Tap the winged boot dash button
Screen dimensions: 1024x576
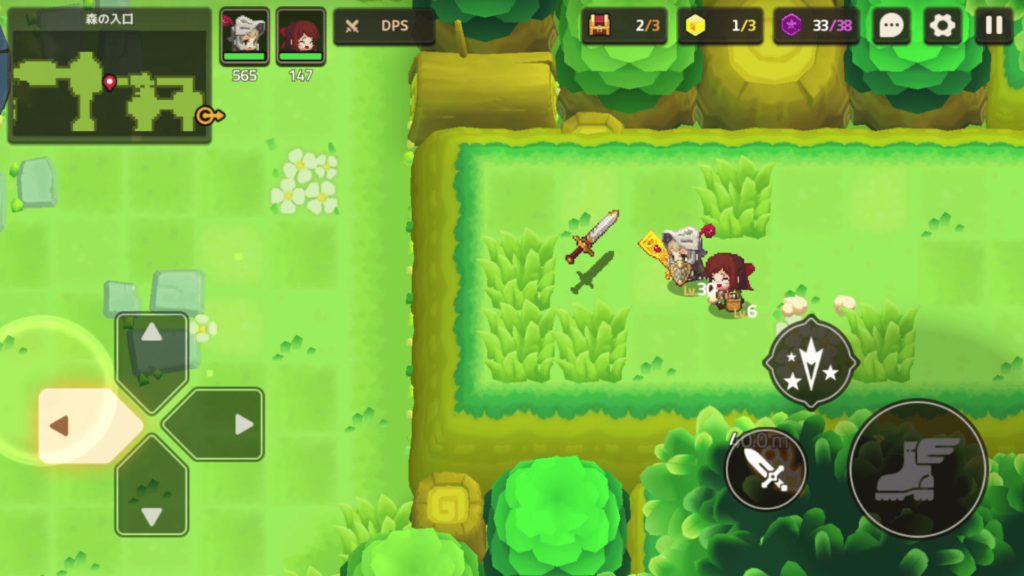click(x=917, y=469)
